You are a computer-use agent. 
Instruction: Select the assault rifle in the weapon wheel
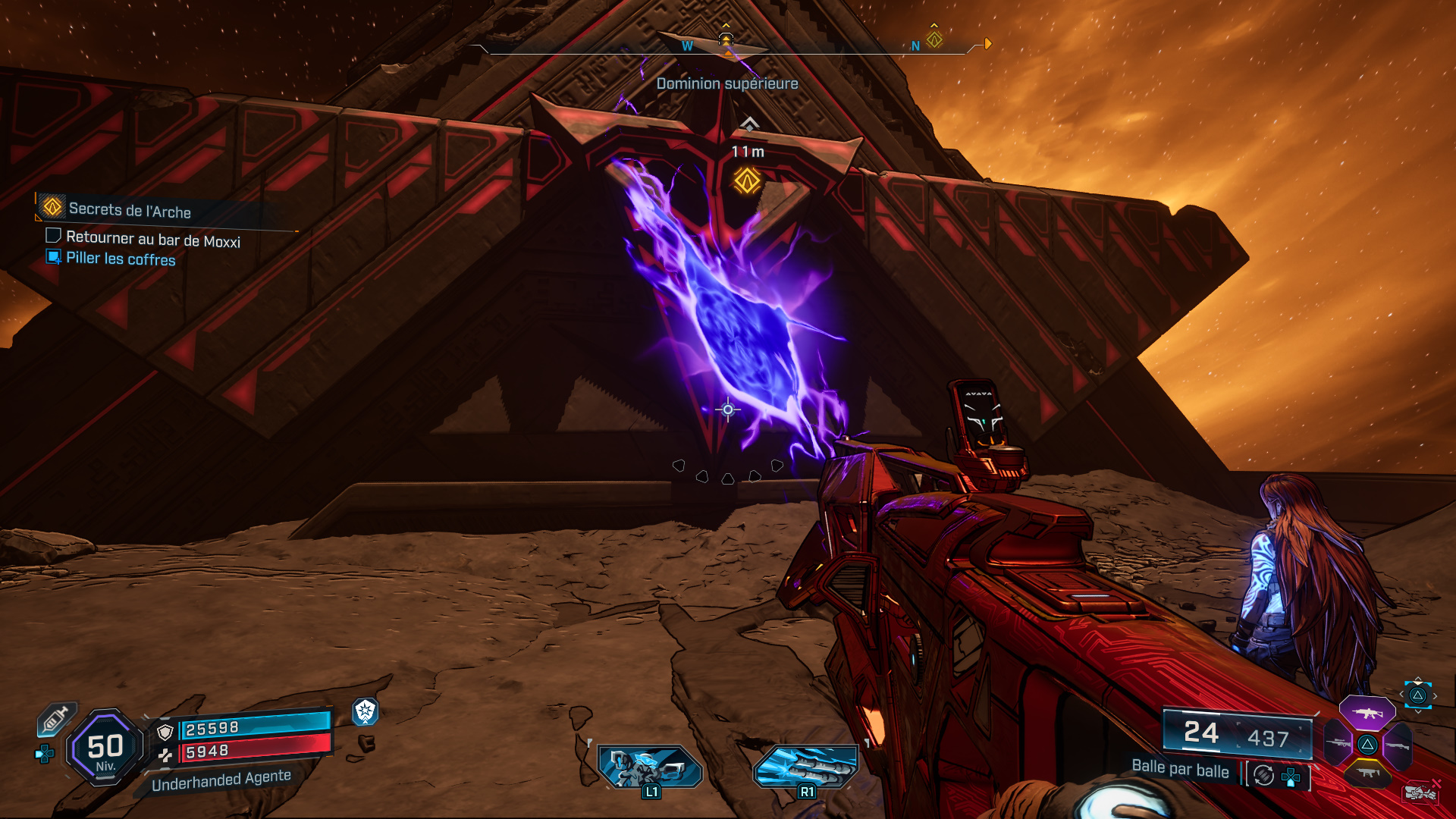(x=1367, y=714)
